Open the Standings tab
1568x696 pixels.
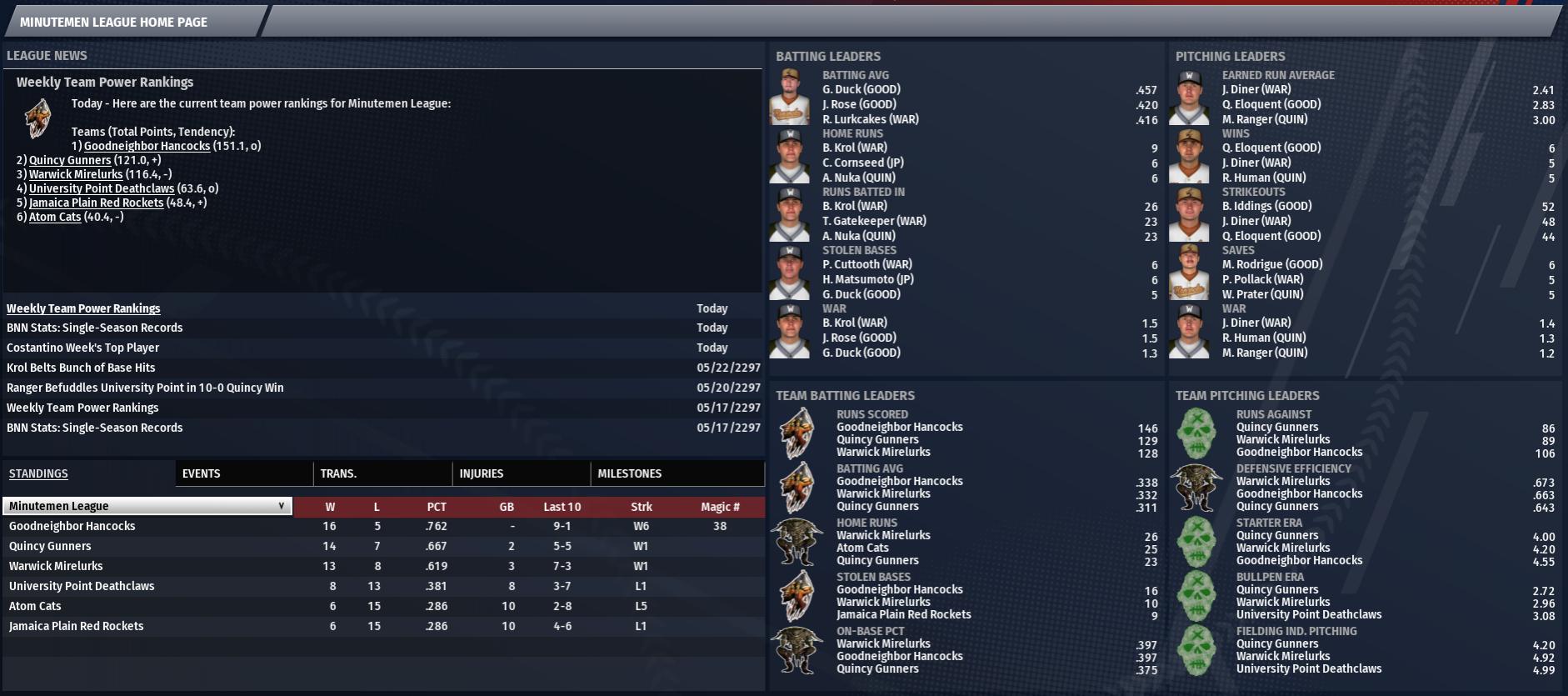(x=38, y=473)
